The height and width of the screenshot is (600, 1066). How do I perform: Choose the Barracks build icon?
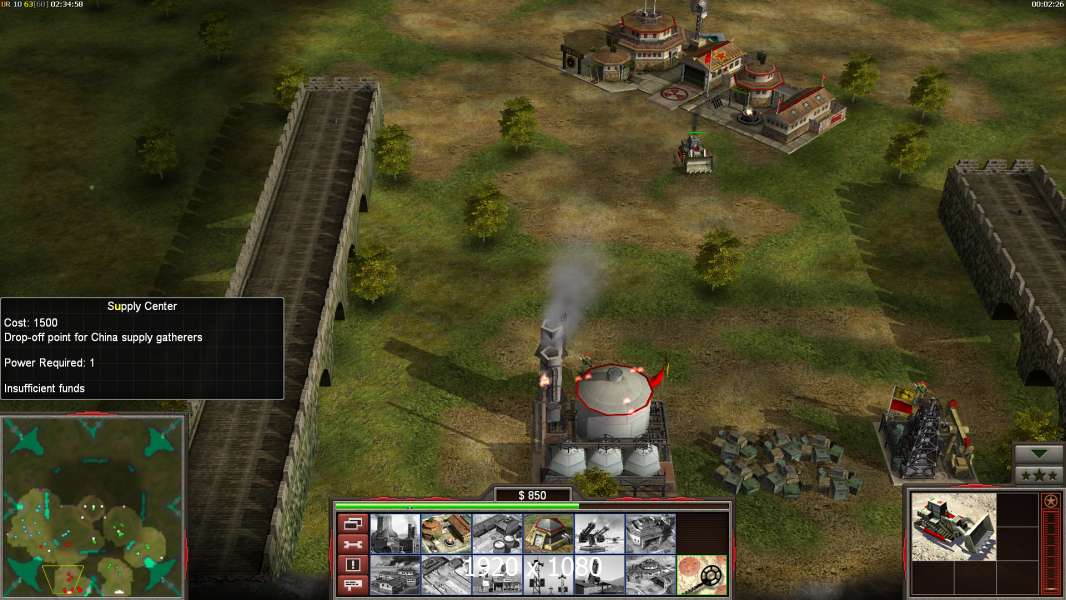pyautogui.click(x=446, y=534)
